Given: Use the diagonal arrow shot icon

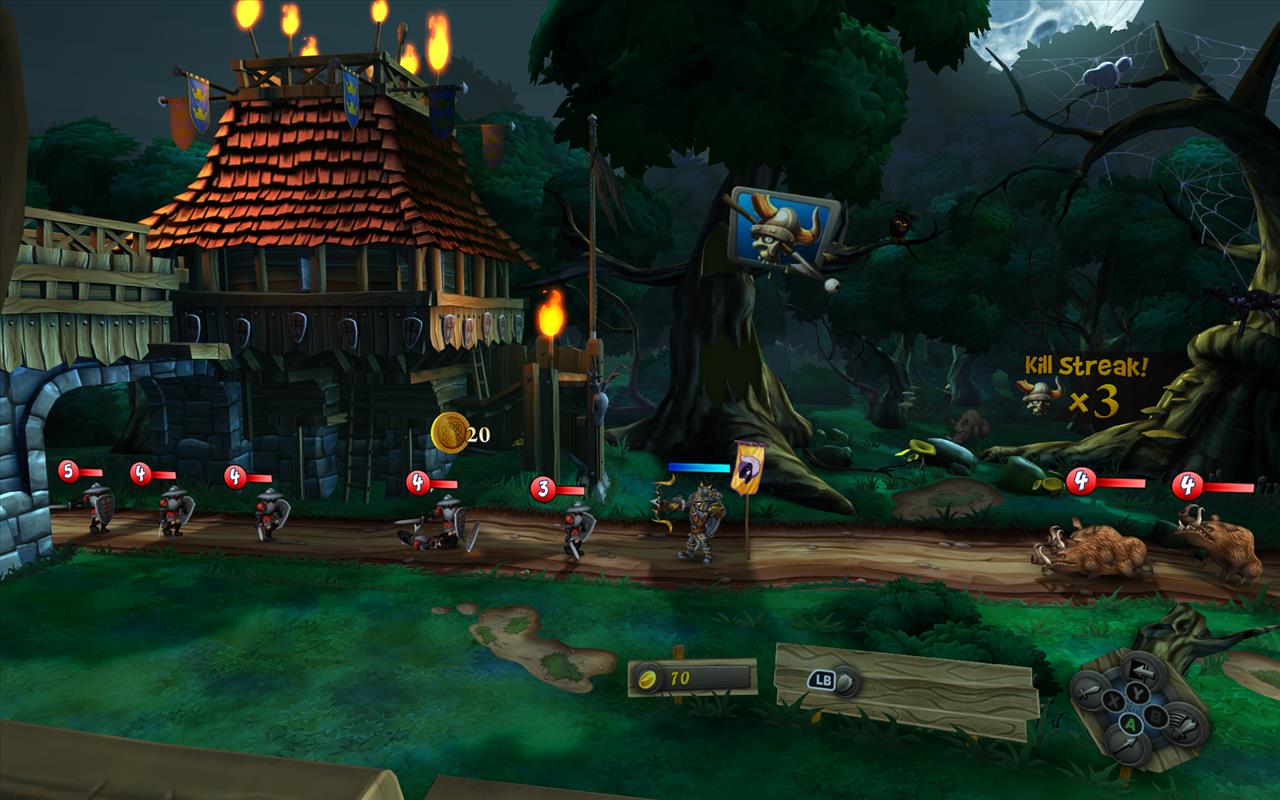Looking at the screenshot, I should coord(1128,745).
